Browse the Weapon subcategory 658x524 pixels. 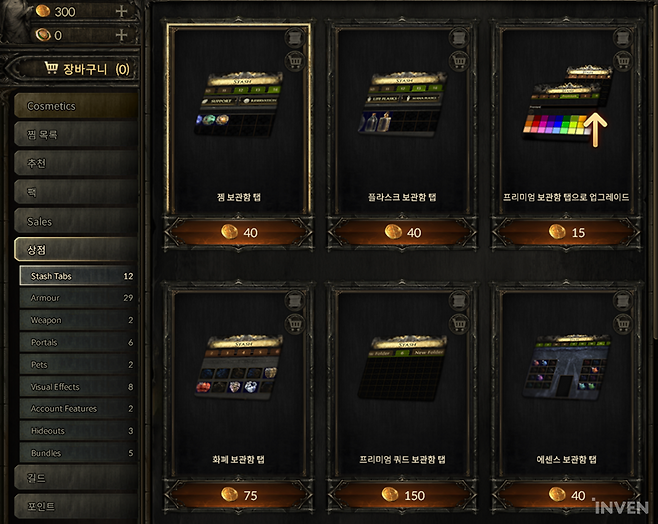[77, 320]
